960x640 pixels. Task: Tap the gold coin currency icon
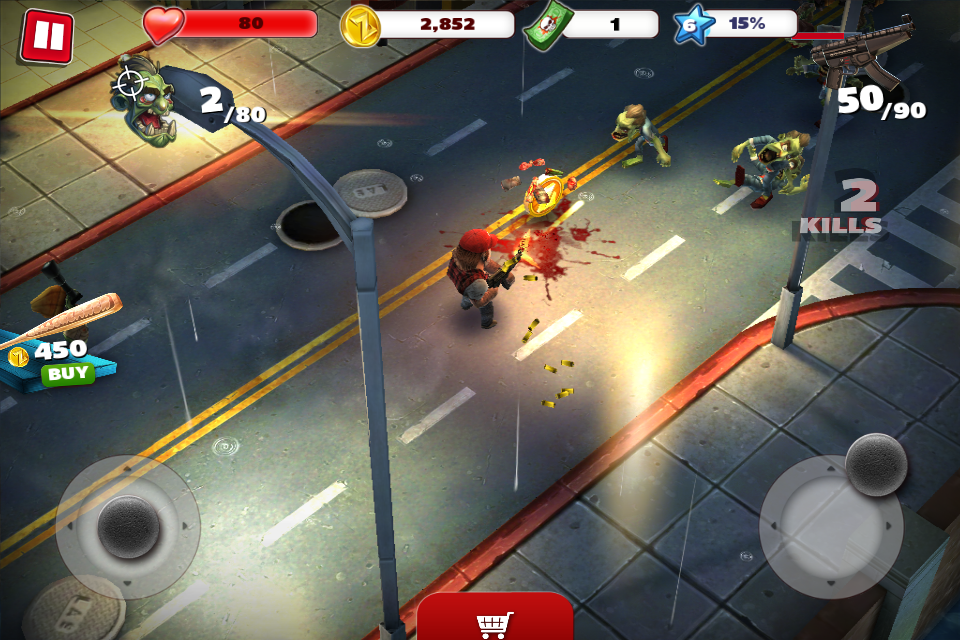coord(360,26)
